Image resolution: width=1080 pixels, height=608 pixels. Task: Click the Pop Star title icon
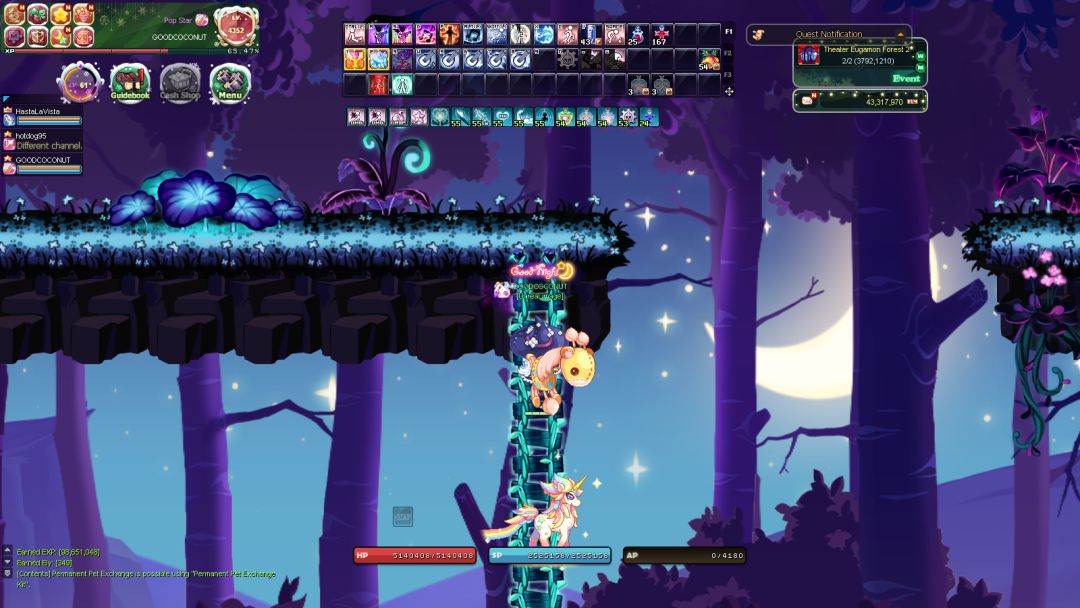pyautogui.click(x=201, y=20)
